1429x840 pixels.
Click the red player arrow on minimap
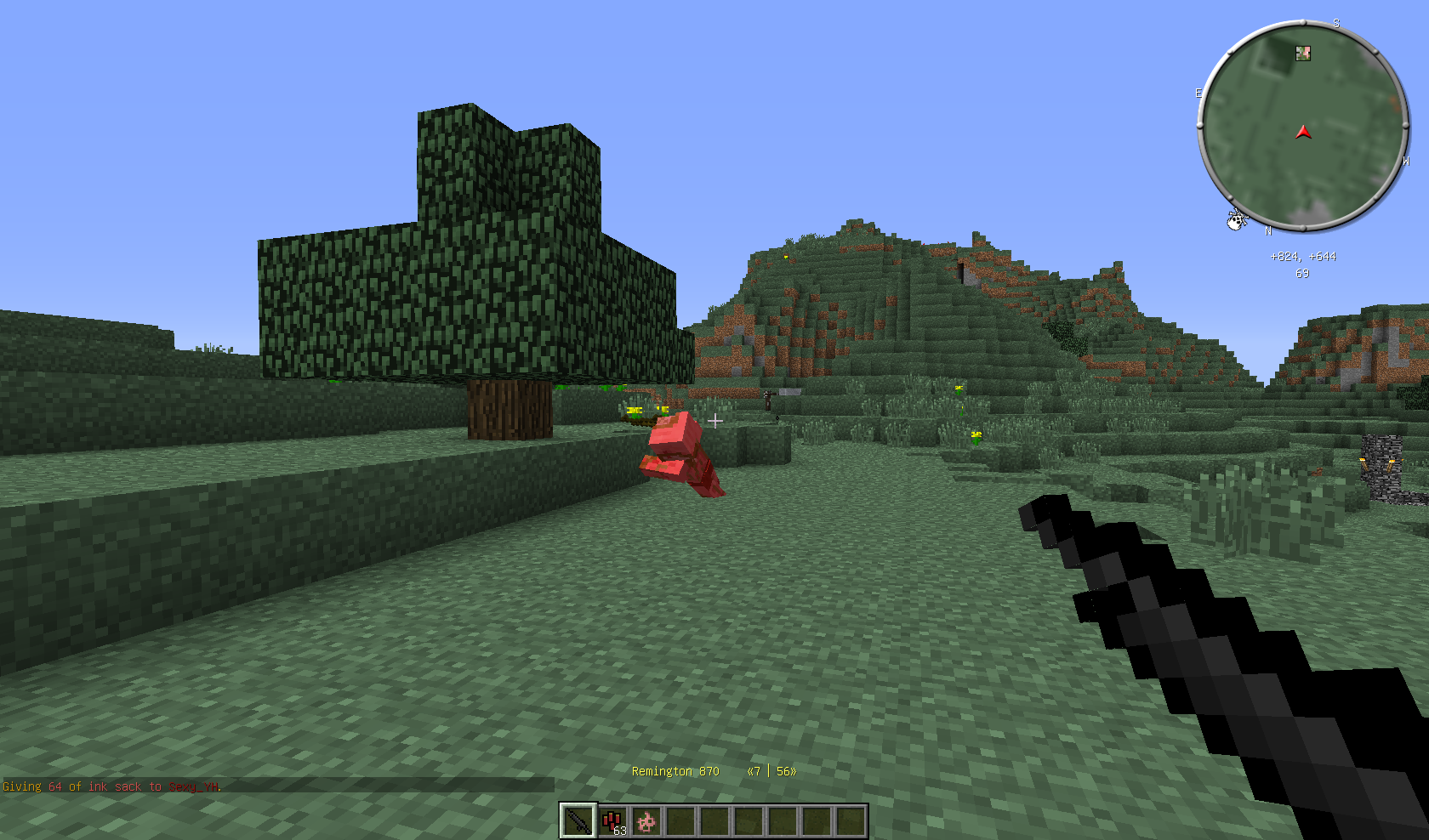tap(1303, 132)
